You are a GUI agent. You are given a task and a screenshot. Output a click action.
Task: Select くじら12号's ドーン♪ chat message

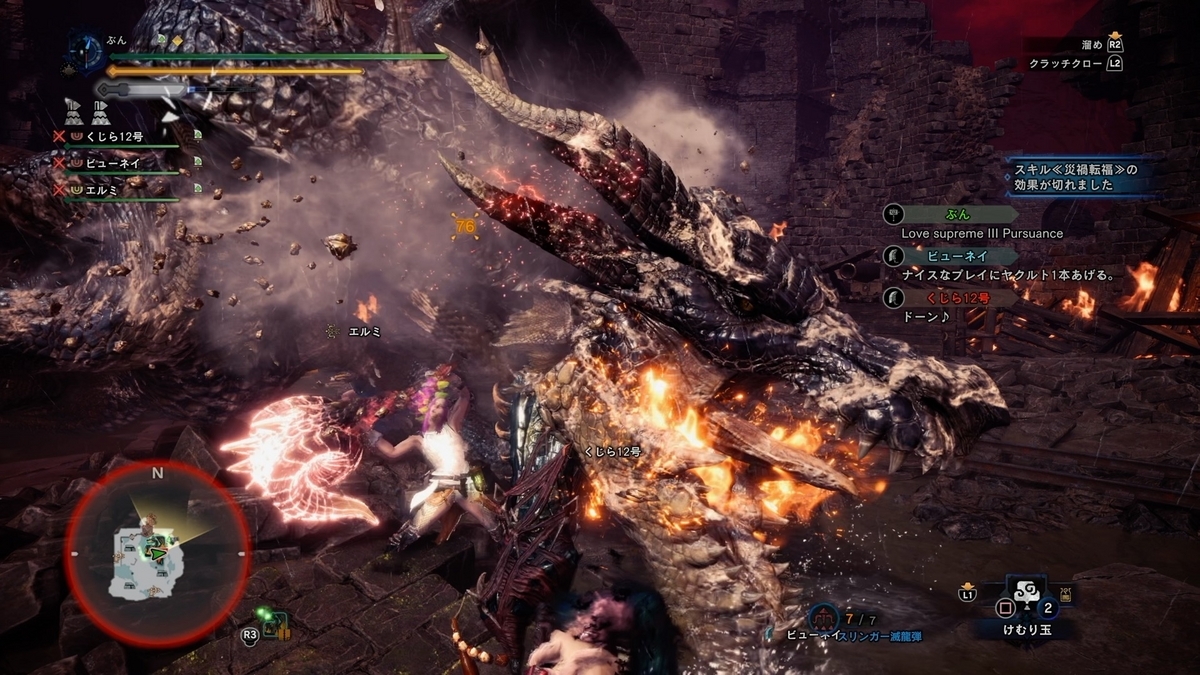point(924,316)
